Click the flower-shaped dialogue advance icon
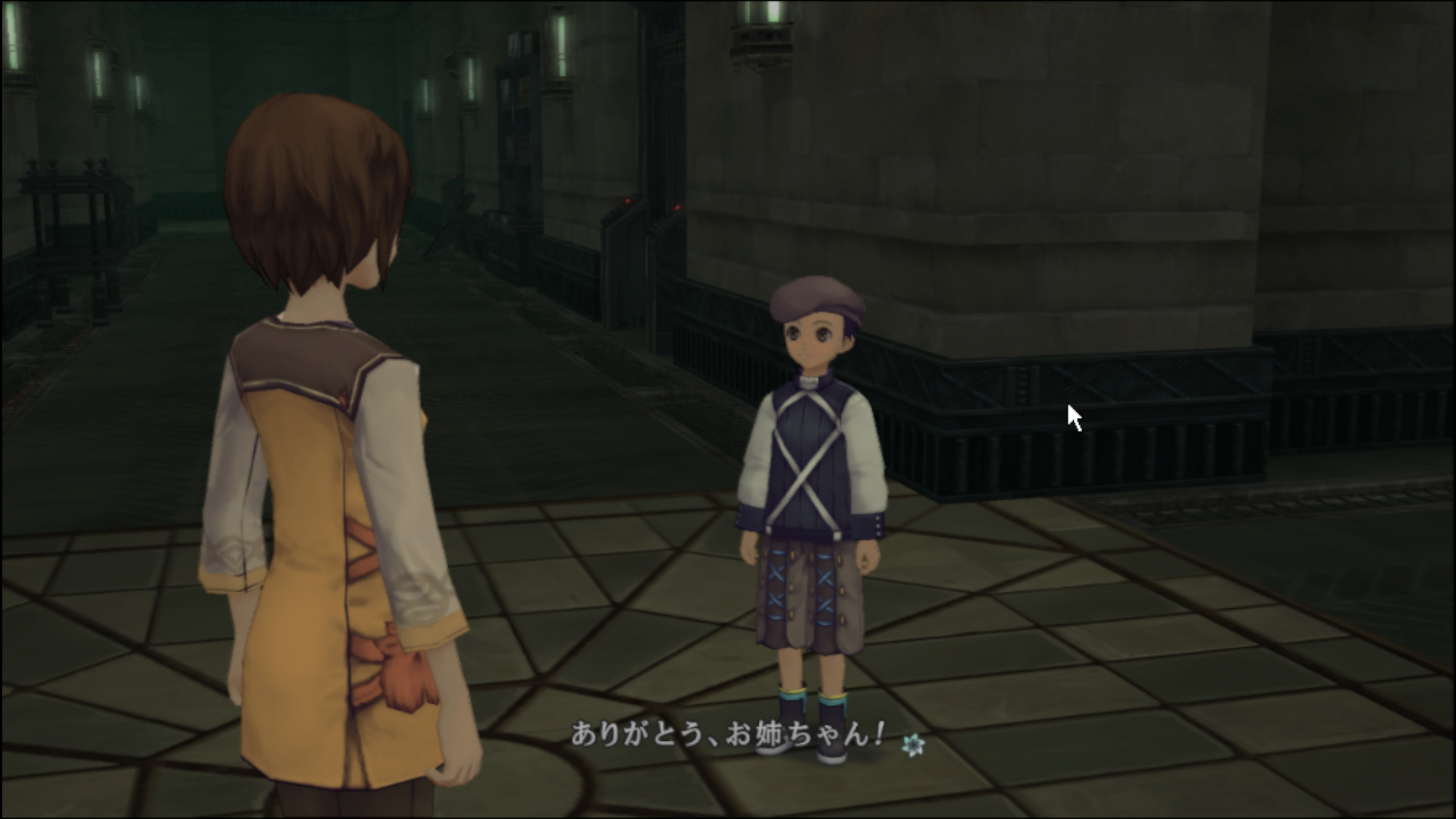Image resolution: width=1456 pixels, height=819 pixels. 912,745
